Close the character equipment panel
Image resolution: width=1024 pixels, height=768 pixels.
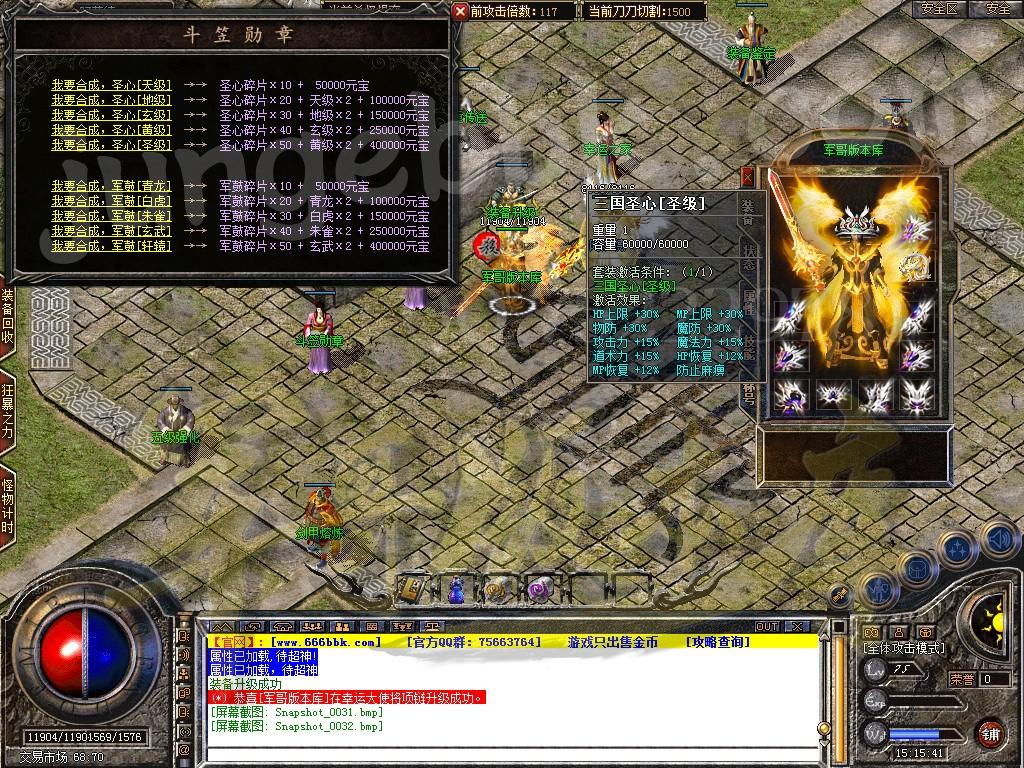(747, 177)
